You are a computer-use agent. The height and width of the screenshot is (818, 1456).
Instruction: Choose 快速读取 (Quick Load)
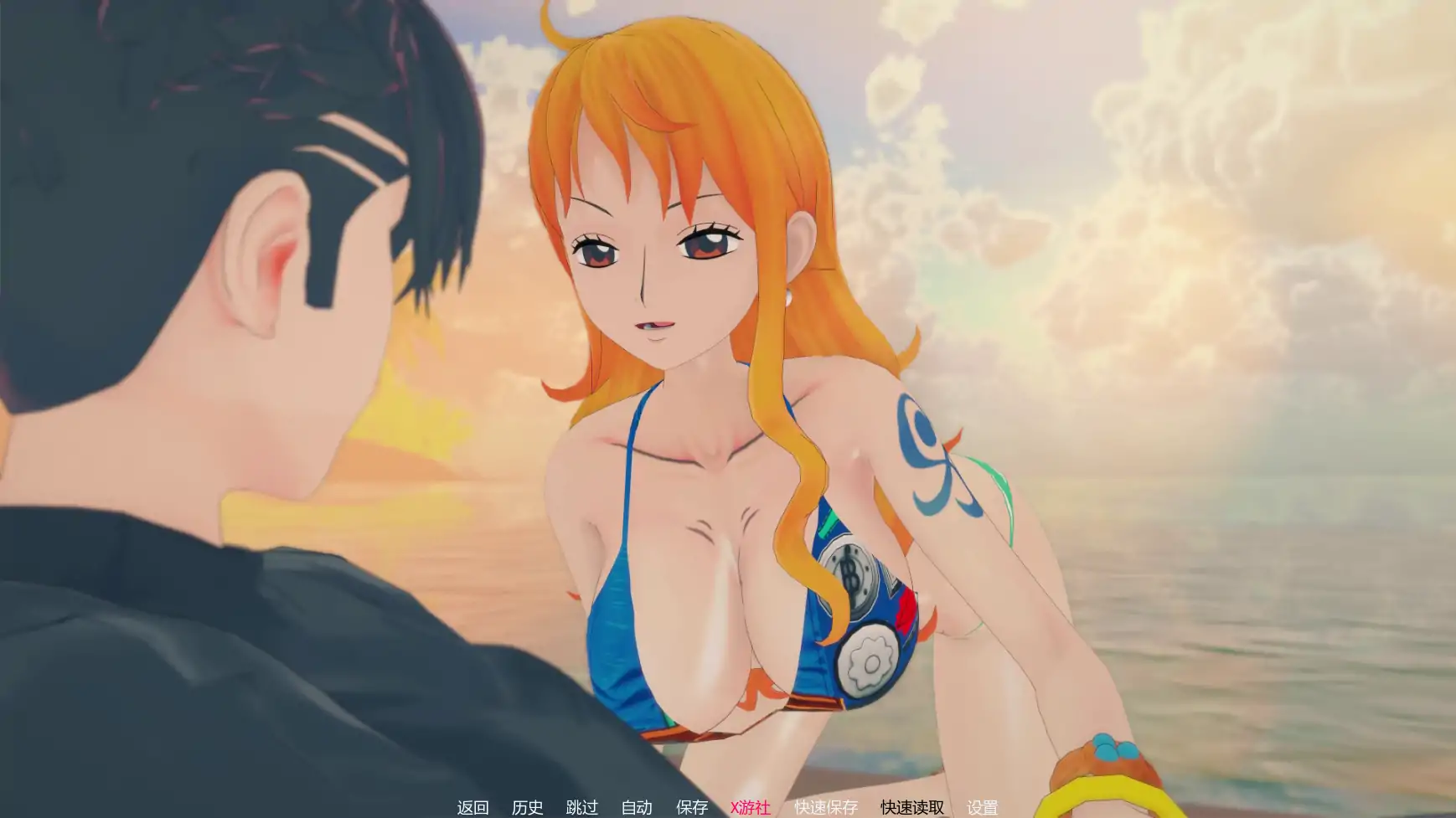tap(911, 807)
